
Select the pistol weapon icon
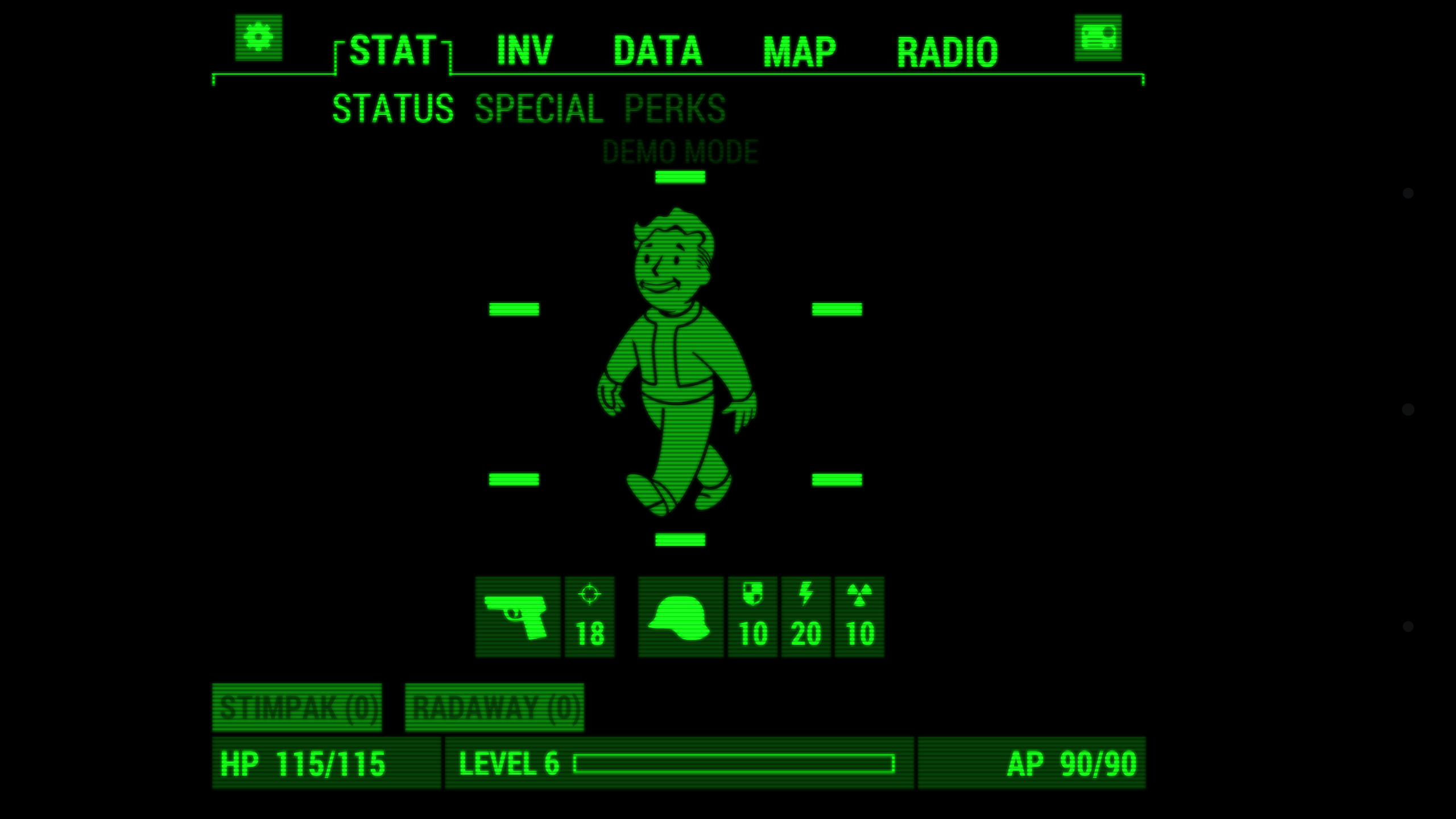[518, 617]
